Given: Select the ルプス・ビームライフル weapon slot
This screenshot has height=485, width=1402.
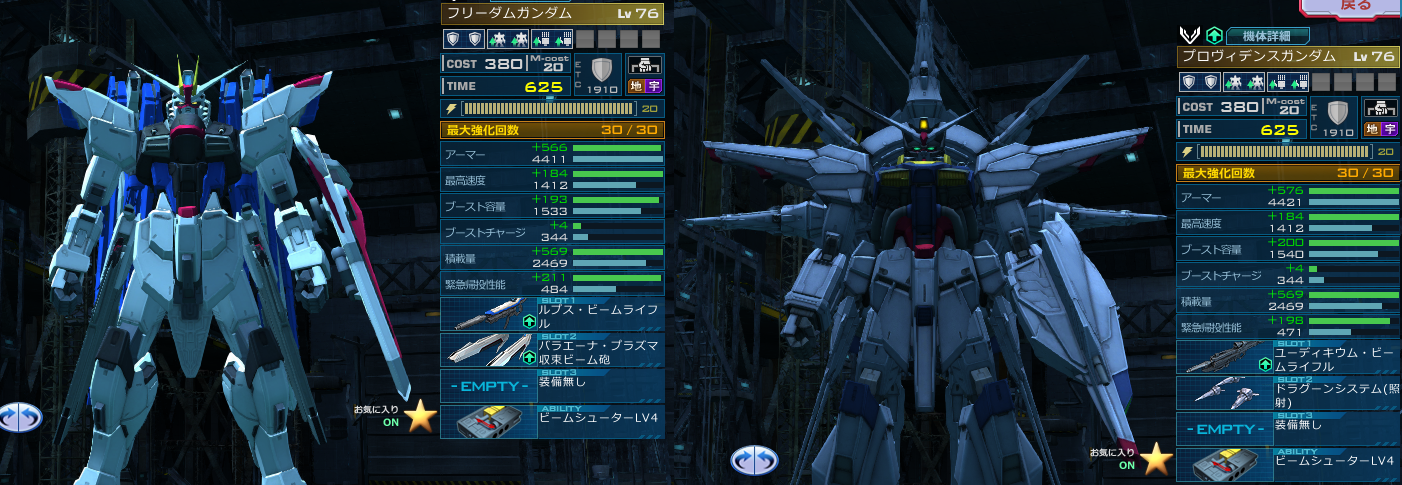Looking at the screenshot, I should coord(551,315).
